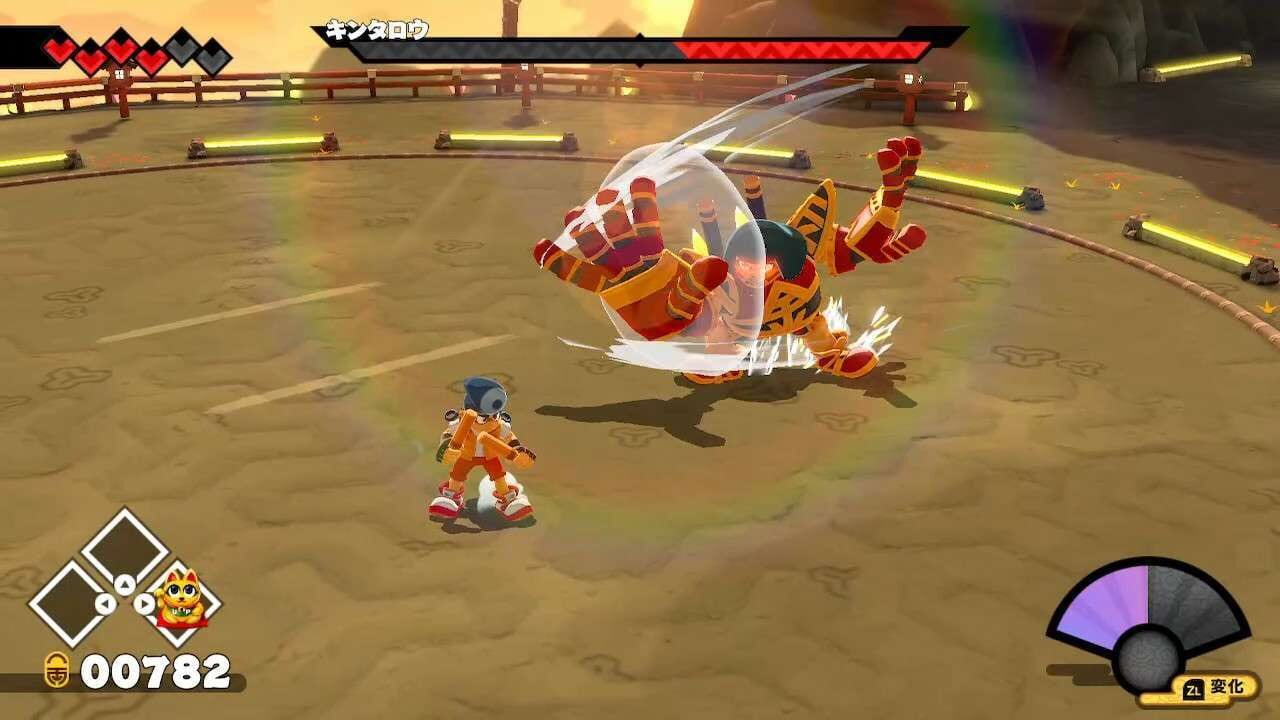Toggle the first filled red heart indicator
1280x720 pixels.
pyautogui.click(x=58, y=48)
